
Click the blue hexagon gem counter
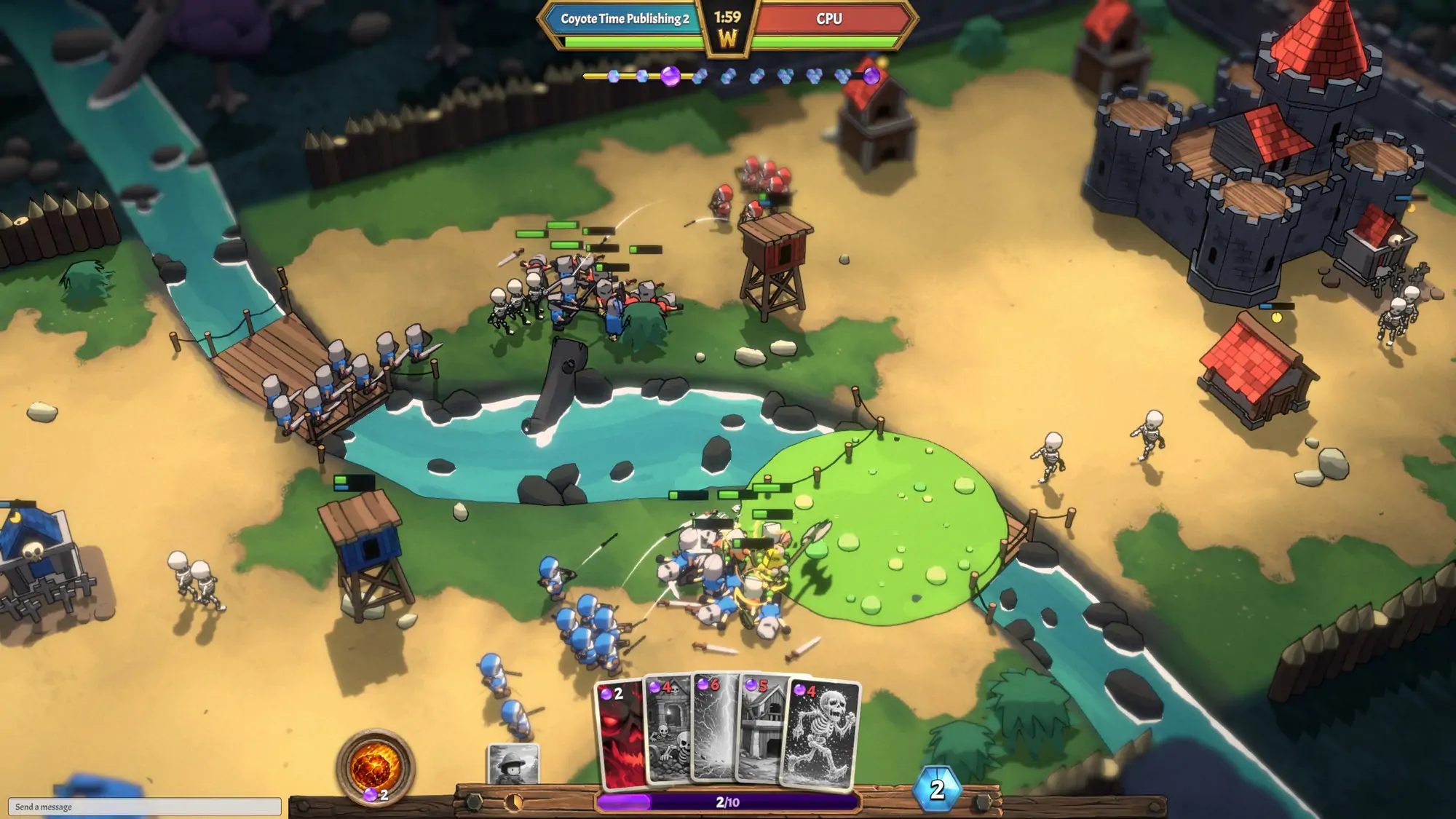click(937, 789)
